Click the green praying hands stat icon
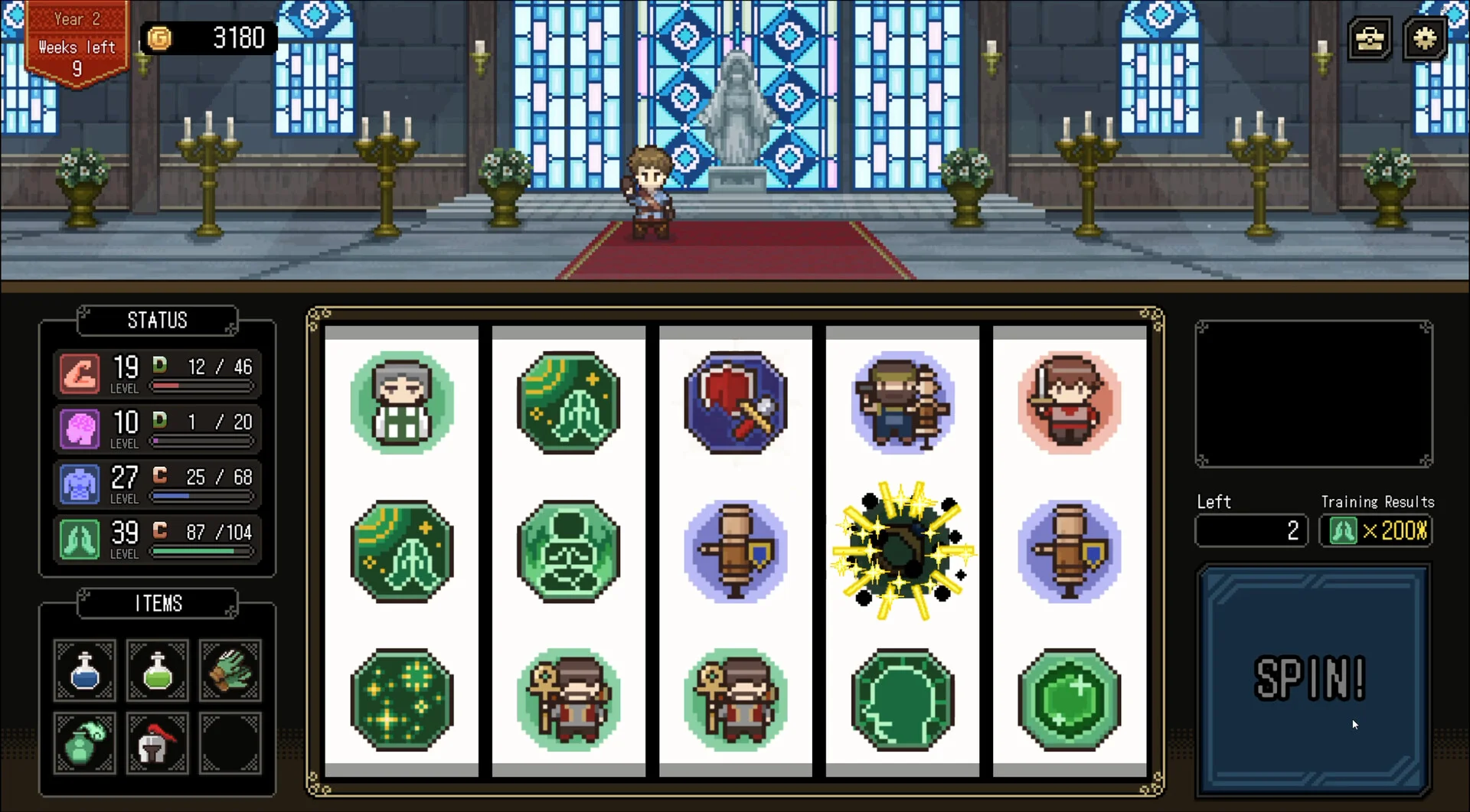 [x=80, y=539]
